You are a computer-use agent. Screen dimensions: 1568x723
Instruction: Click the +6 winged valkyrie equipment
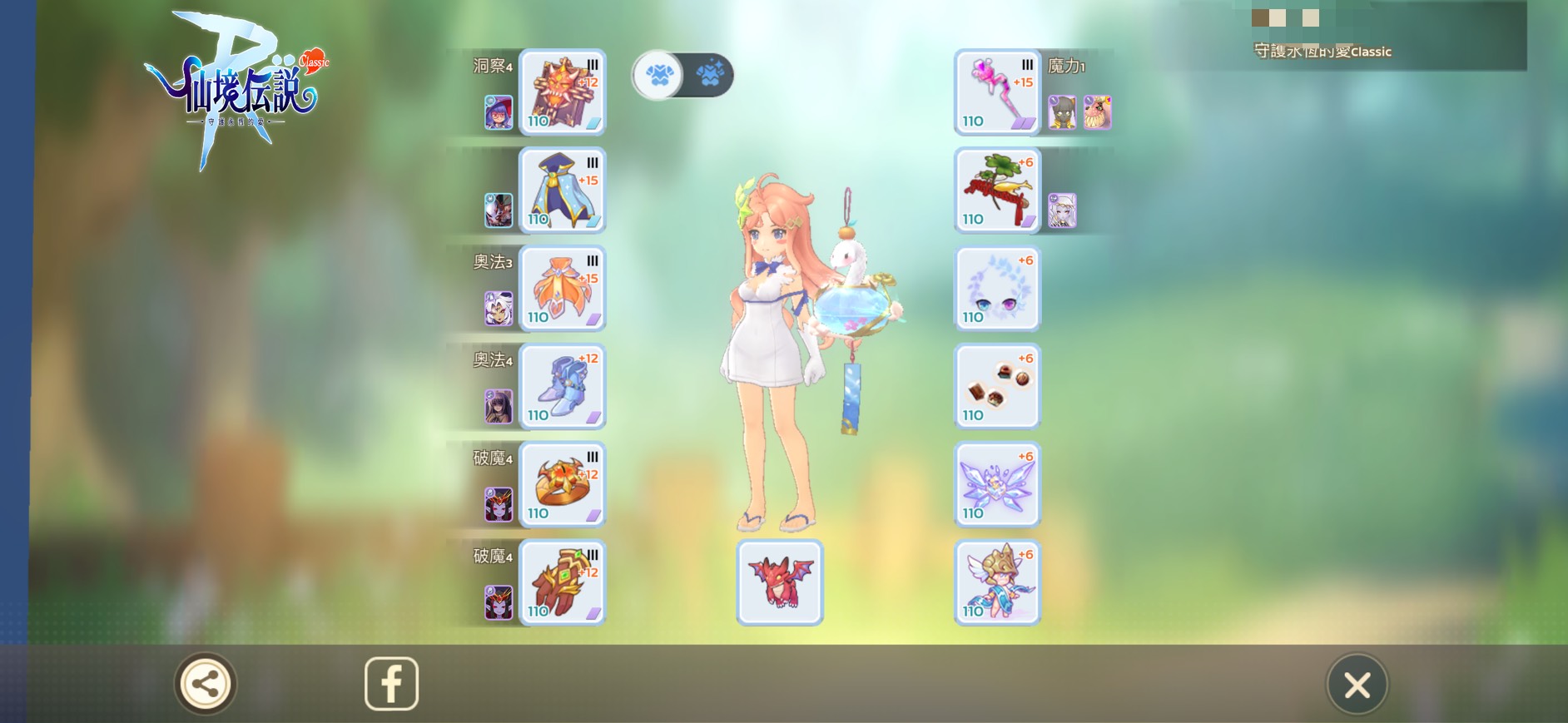(x=997, y=582)
